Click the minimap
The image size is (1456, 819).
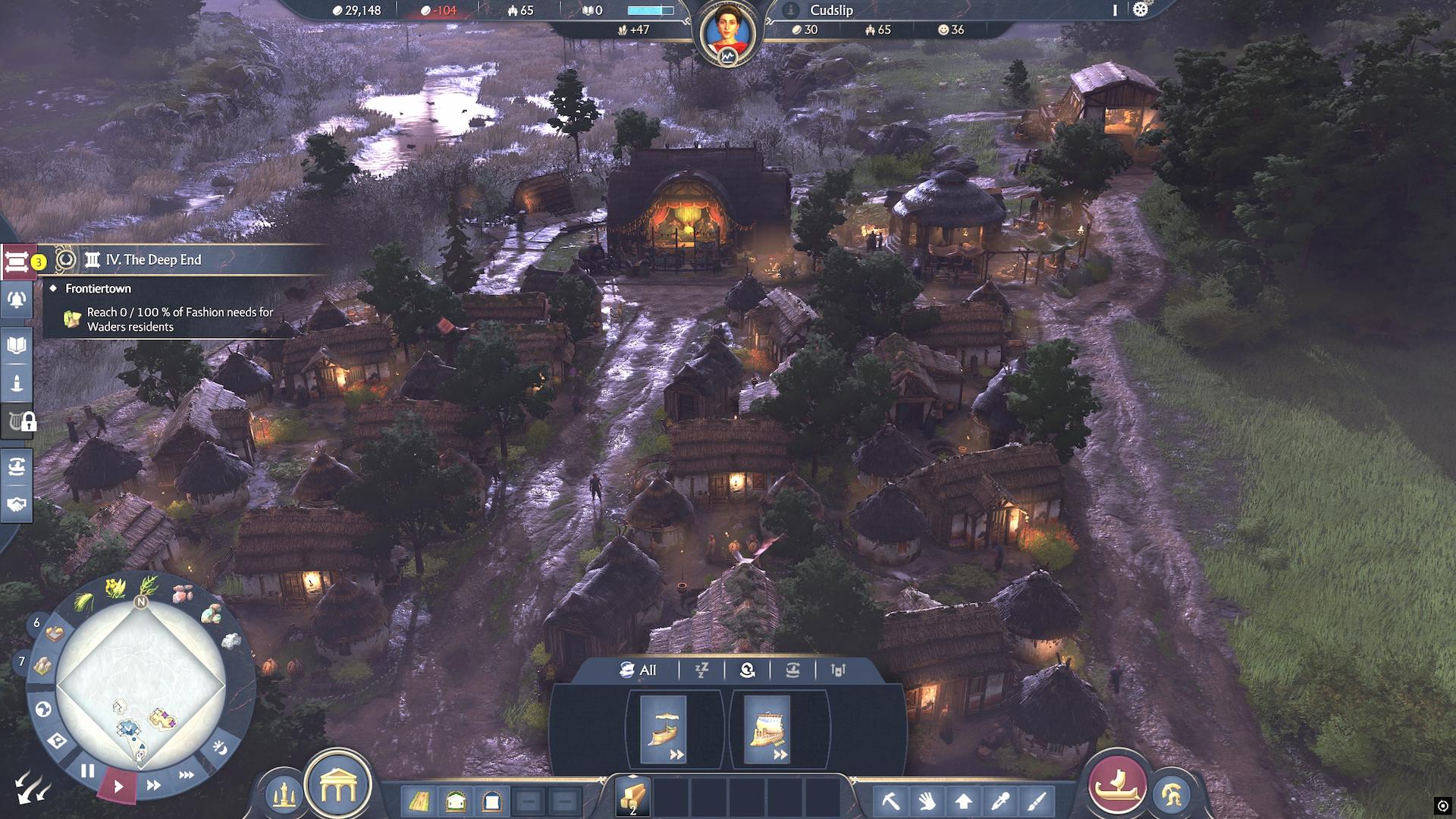(x=141, y=686)
